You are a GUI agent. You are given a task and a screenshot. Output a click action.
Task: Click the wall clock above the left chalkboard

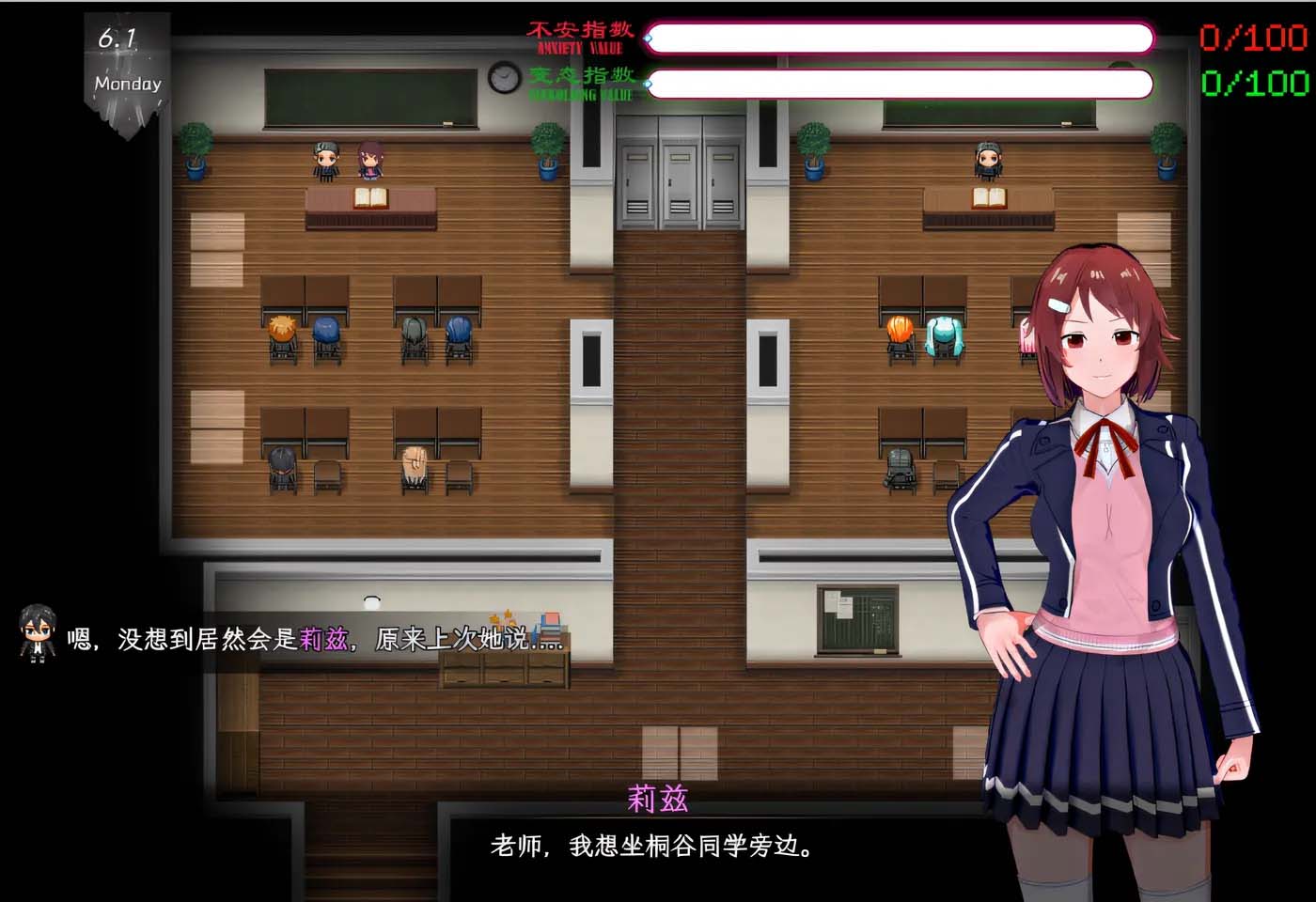[x=502, y=79]
